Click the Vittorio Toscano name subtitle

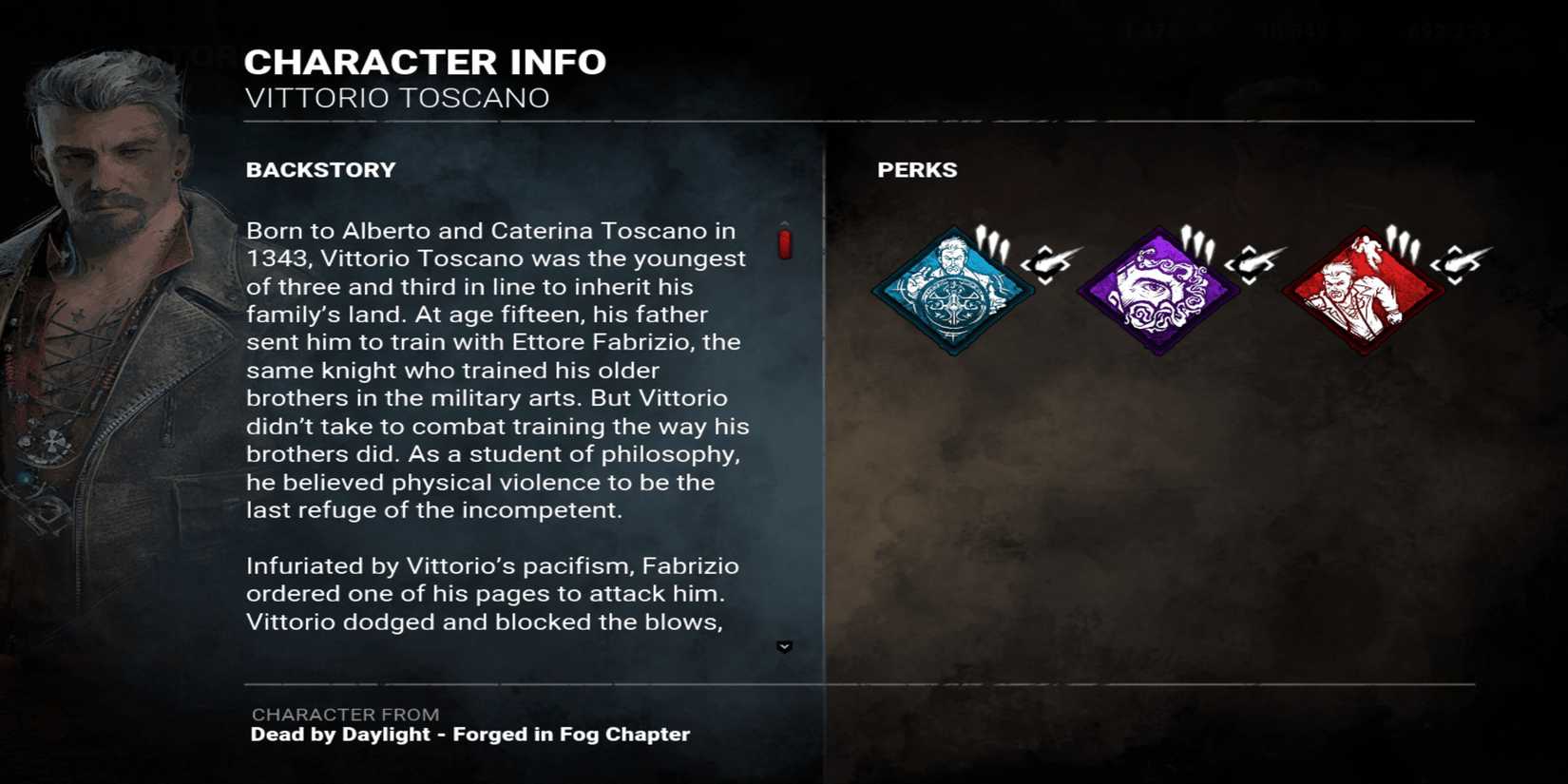[x=397, y=97]
